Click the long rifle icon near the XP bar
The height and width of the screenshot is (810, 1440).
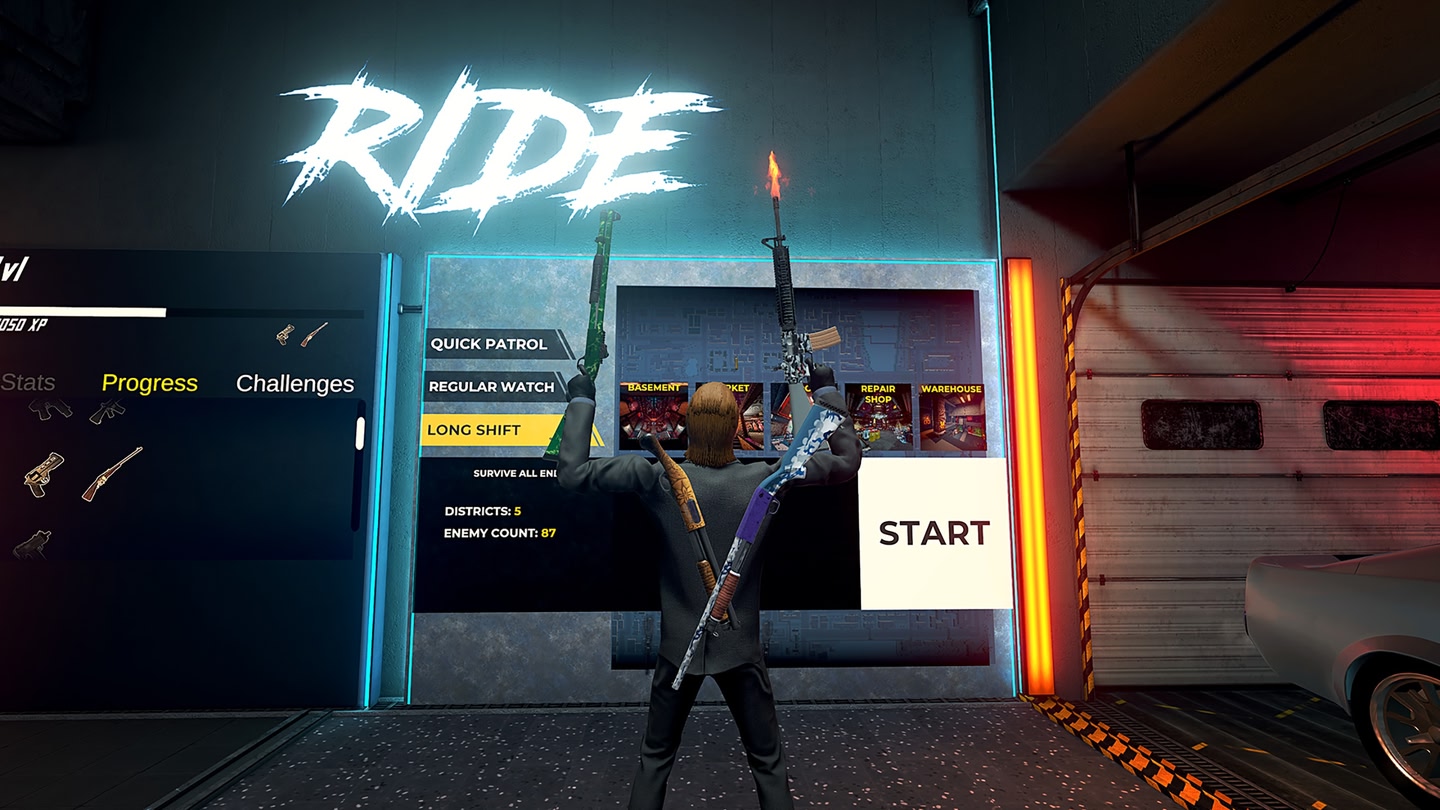click(315, 334)
